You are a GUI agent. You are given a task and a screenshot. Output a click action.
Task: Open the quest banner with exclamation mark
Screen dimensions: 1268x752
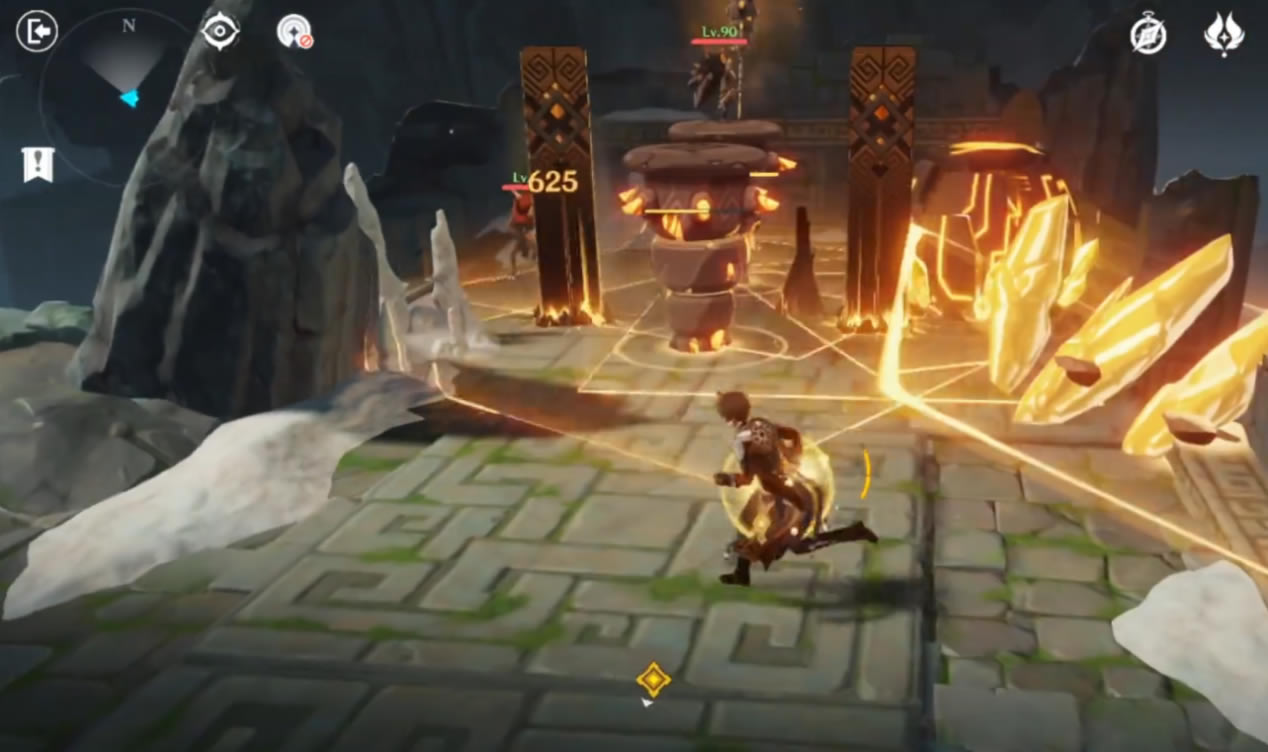(x=38, y=165)
